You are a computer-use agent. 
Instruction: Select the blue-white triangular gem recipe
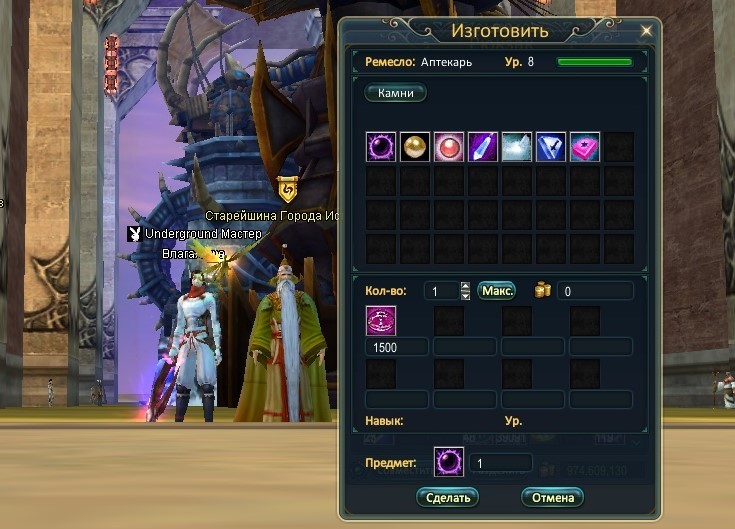pyautogui.click(x=551, y=147)
